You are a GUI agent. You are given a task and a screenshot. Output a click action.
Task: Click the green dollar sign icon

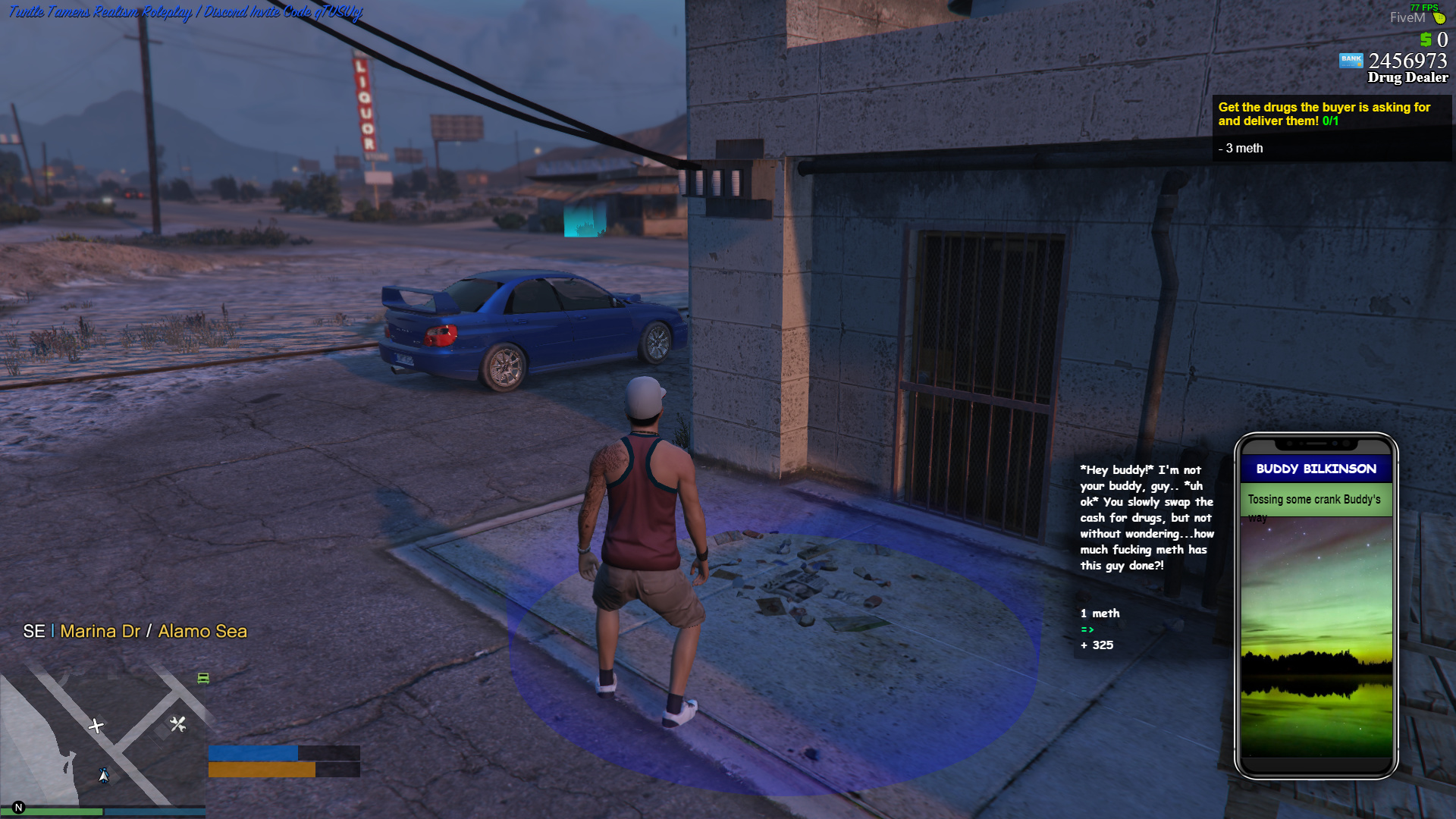coord(1426,39)
